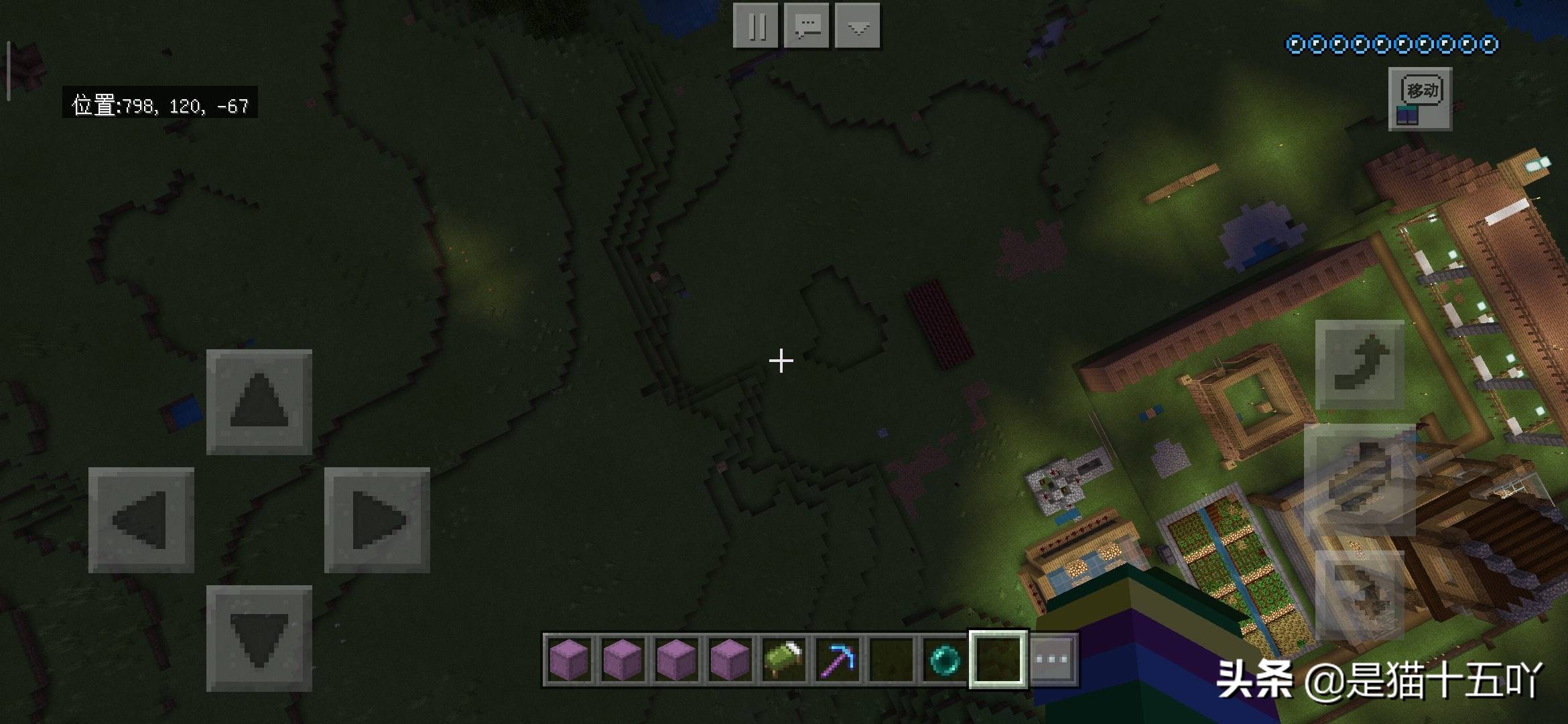
Task: Strafe left with the left arrow
Action: (x=141, y=520)
